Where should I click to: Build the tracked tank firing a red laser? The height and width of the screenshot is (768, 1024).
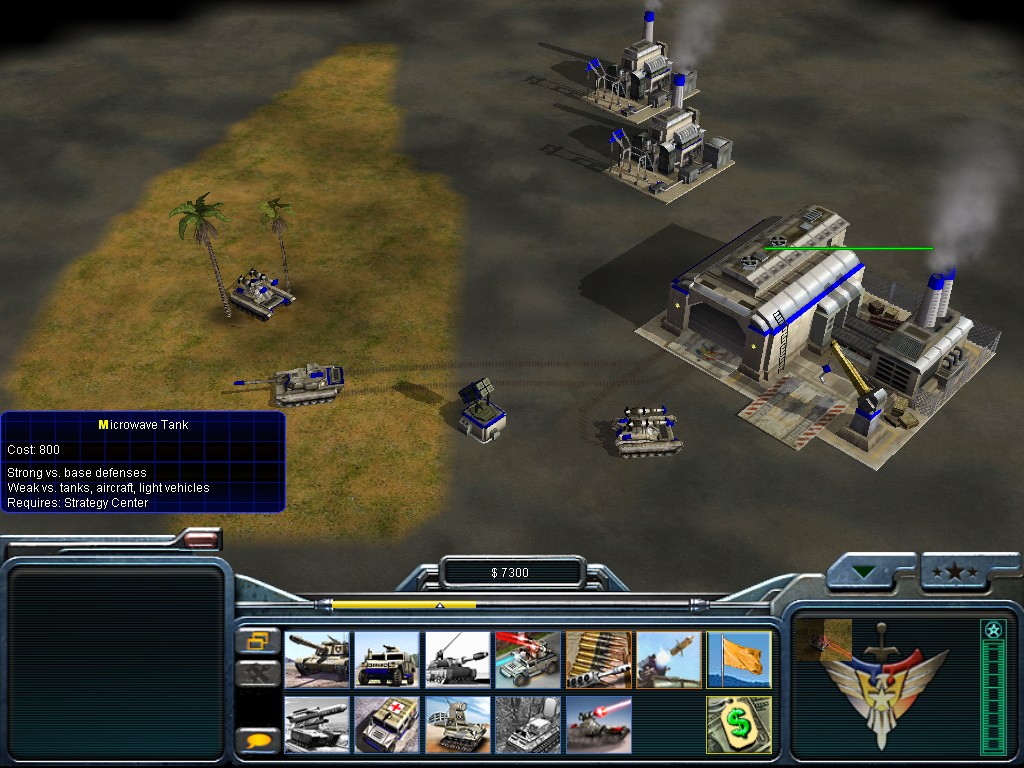(x=598, y=724)
